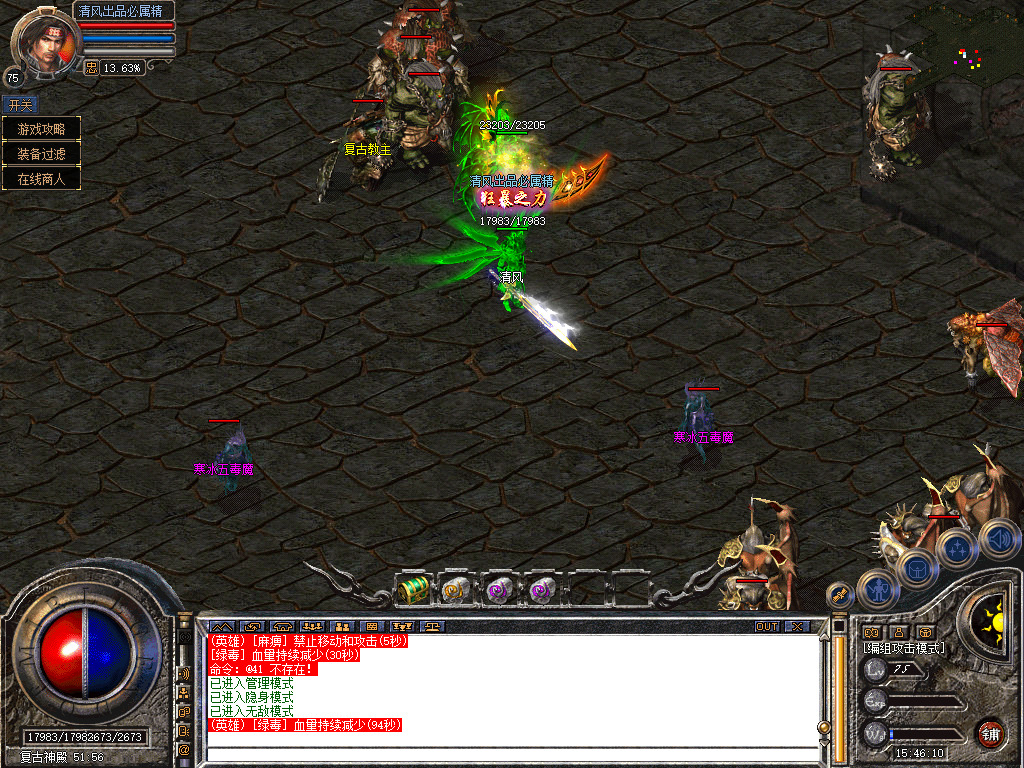The width and height of the screenshot is (1024, 768).
Task: Use the orange spiral scroll in the belt
Action: (455, 590)
